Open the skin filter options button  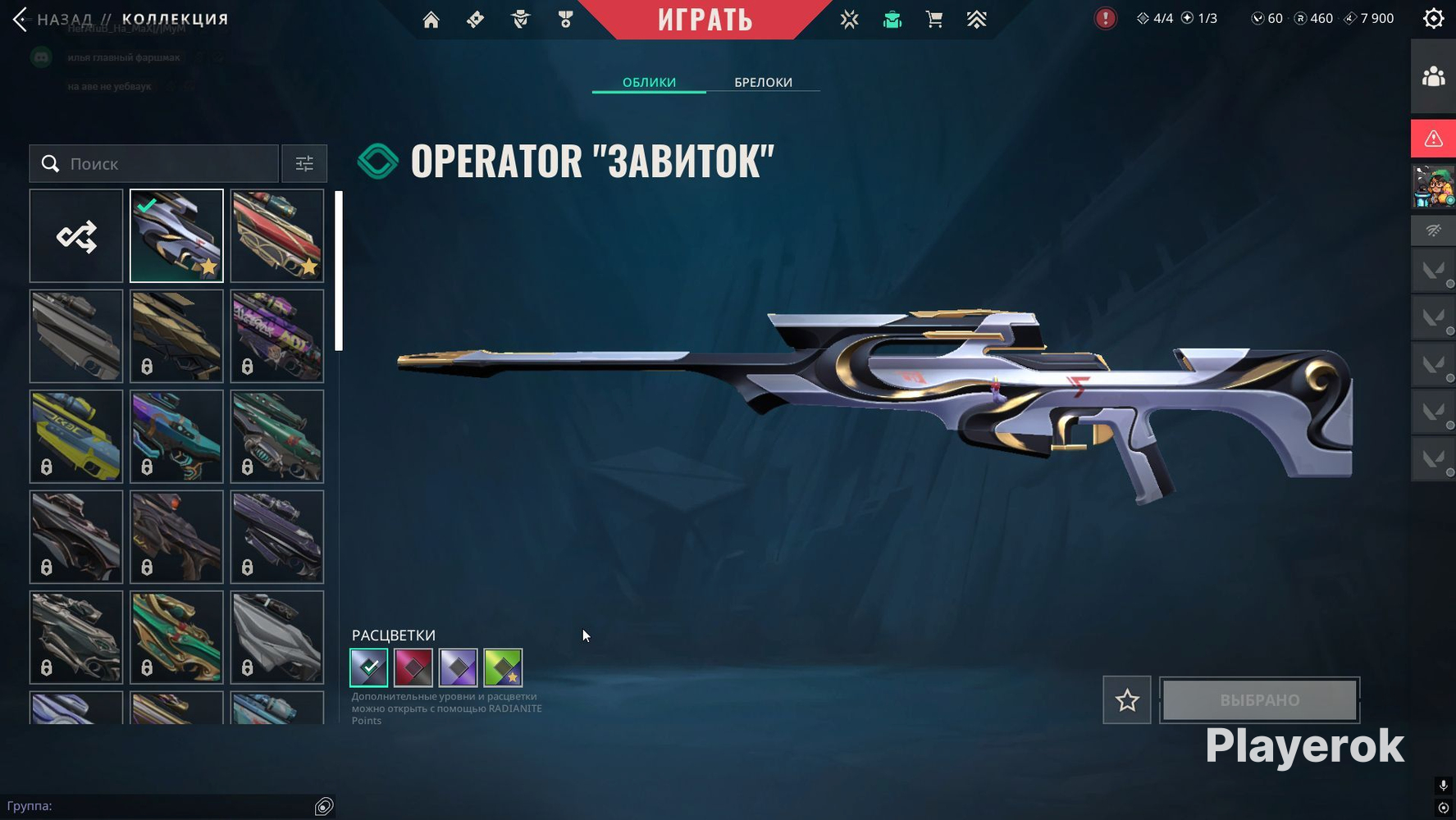click(304, 164)
